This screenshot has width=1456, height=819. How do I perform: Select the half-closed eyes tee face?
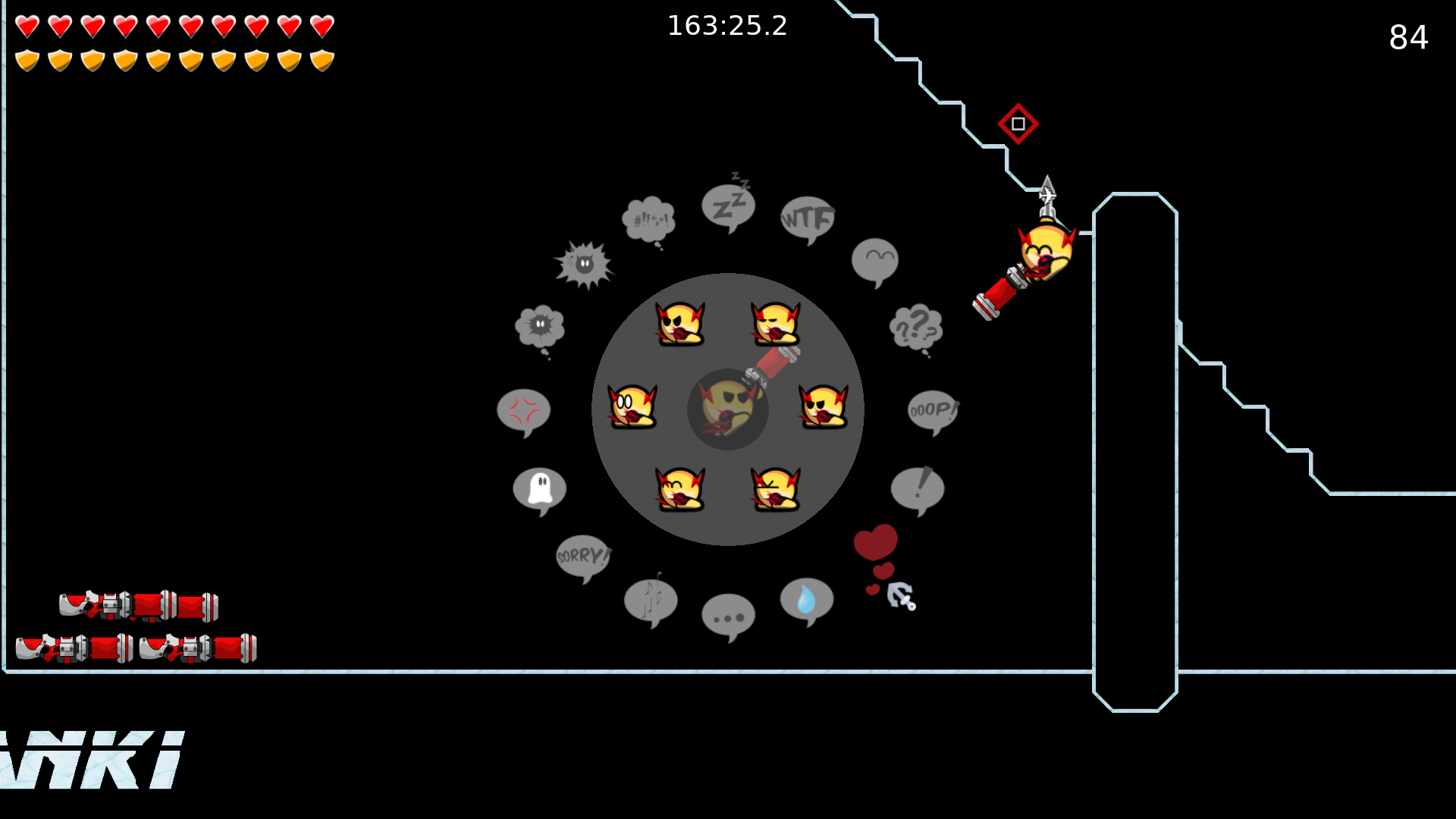click(775, 324)
